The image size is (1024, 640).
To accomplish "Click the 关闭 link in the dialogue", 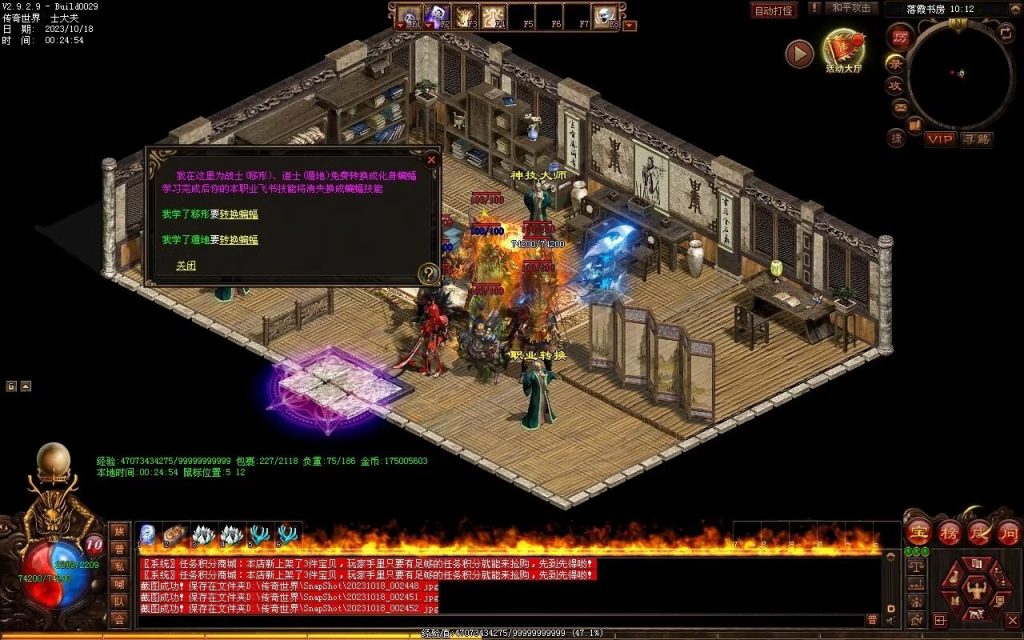I will pos(186,265).
